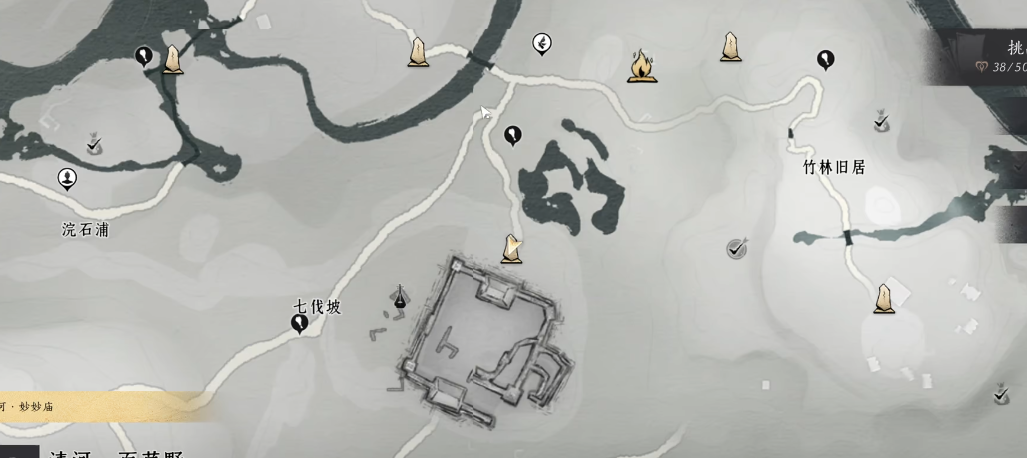This screenshot has width=1027, height=458.
Task: Select the person-silhouette pin above 浣石浦
Action: tap(67, 178)
